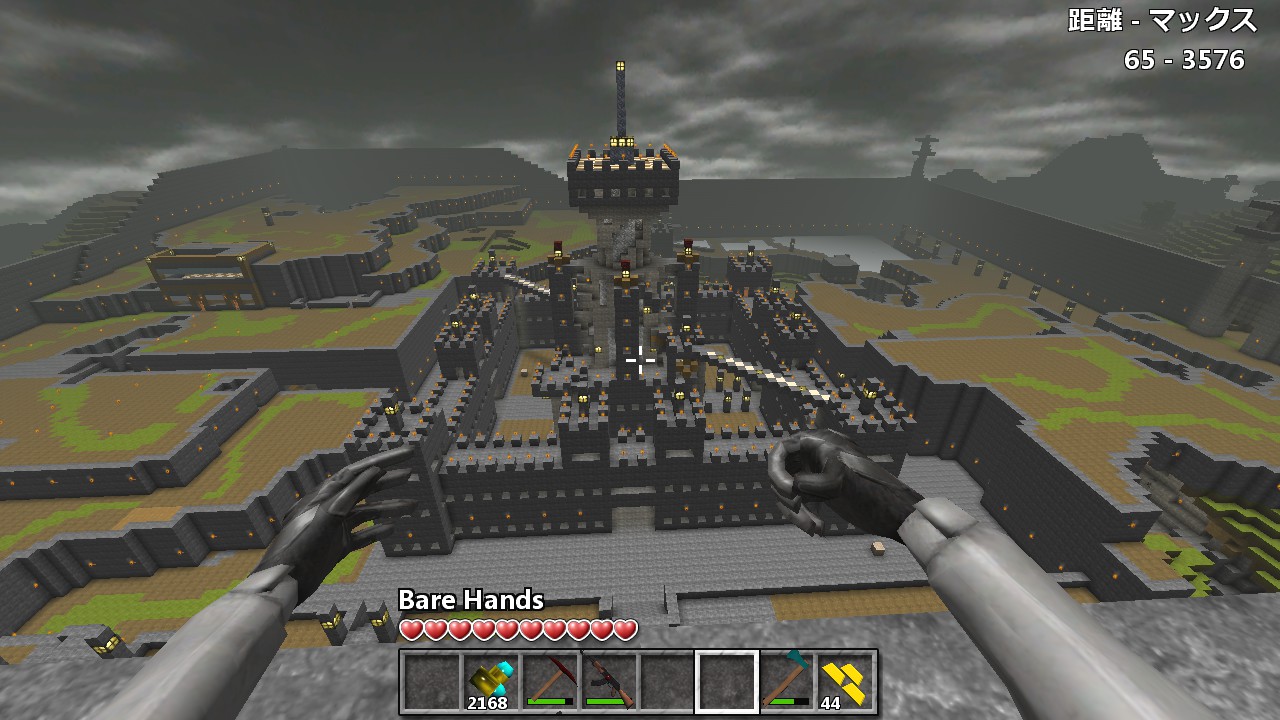Select the AK-47 rifle in the hotbar
The height and width of the screenshot is (720, 1280).
coord(608,683)
